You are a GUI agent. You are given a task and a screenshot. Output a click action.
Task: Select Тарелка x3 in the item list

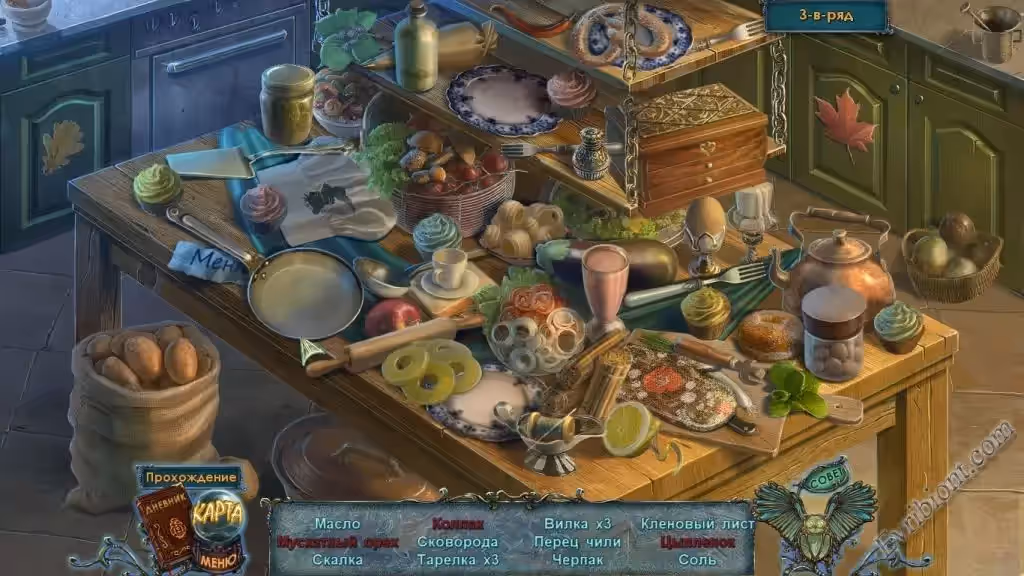(x=458, y=560)
